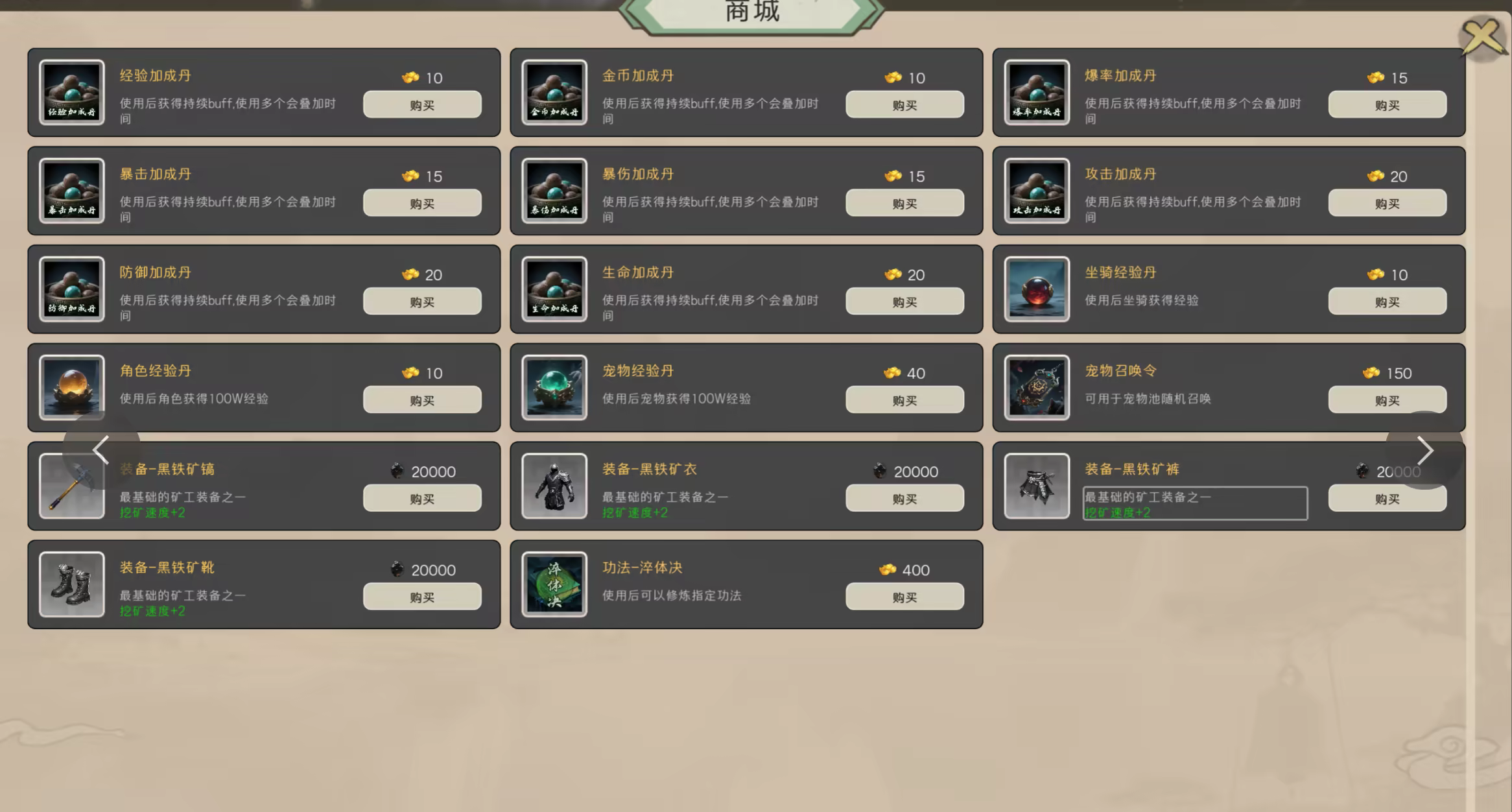Select the 角色经验丹 orange orb icon

tap(71, 388)
